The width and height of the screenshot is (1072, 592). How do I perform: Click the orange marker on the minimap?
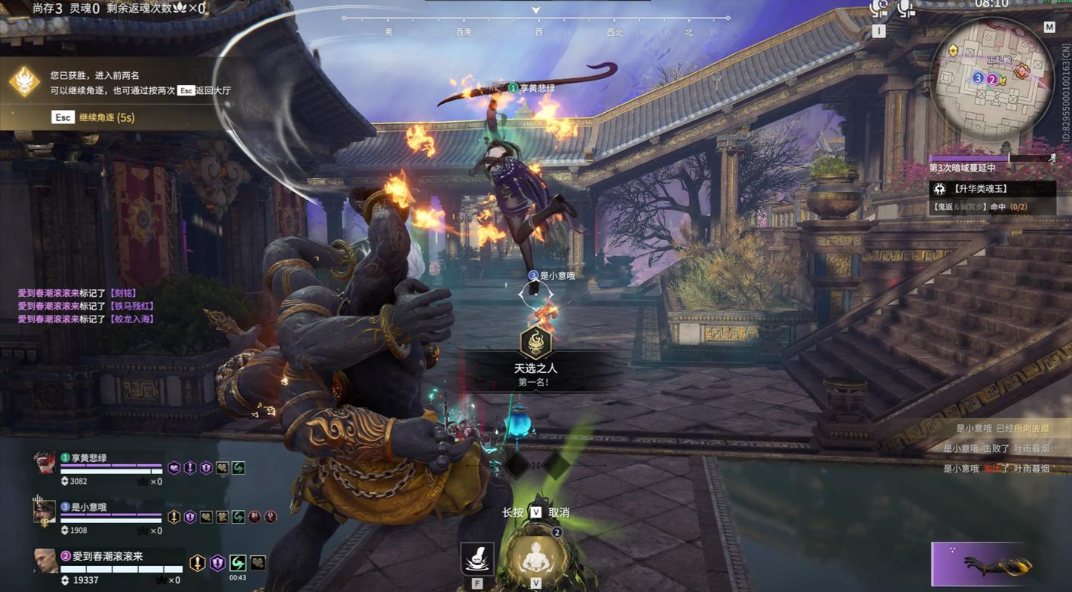pos(1021,71)
